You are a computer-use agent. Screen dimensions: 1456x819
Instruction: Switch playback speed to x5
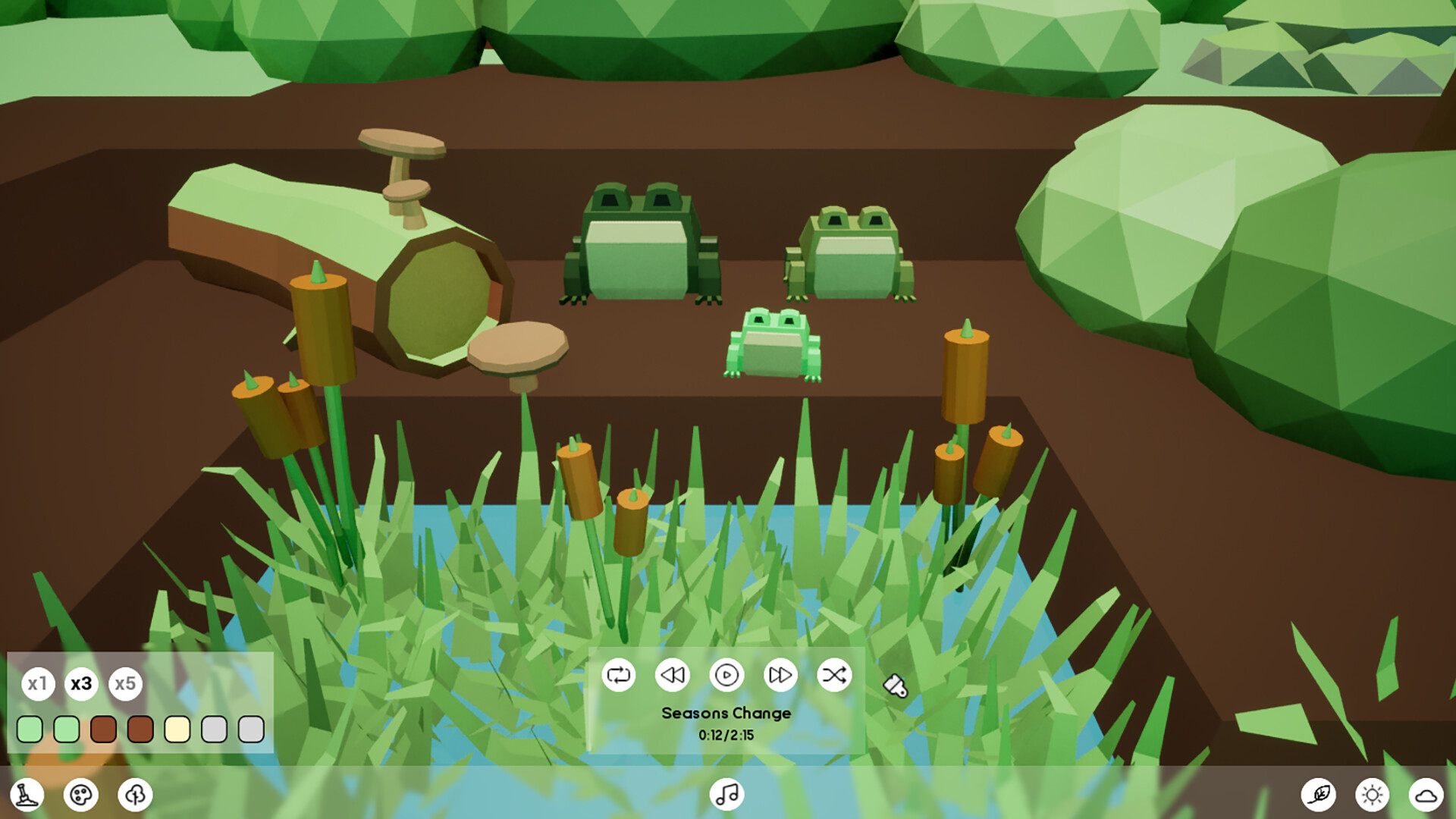point(126,683)
